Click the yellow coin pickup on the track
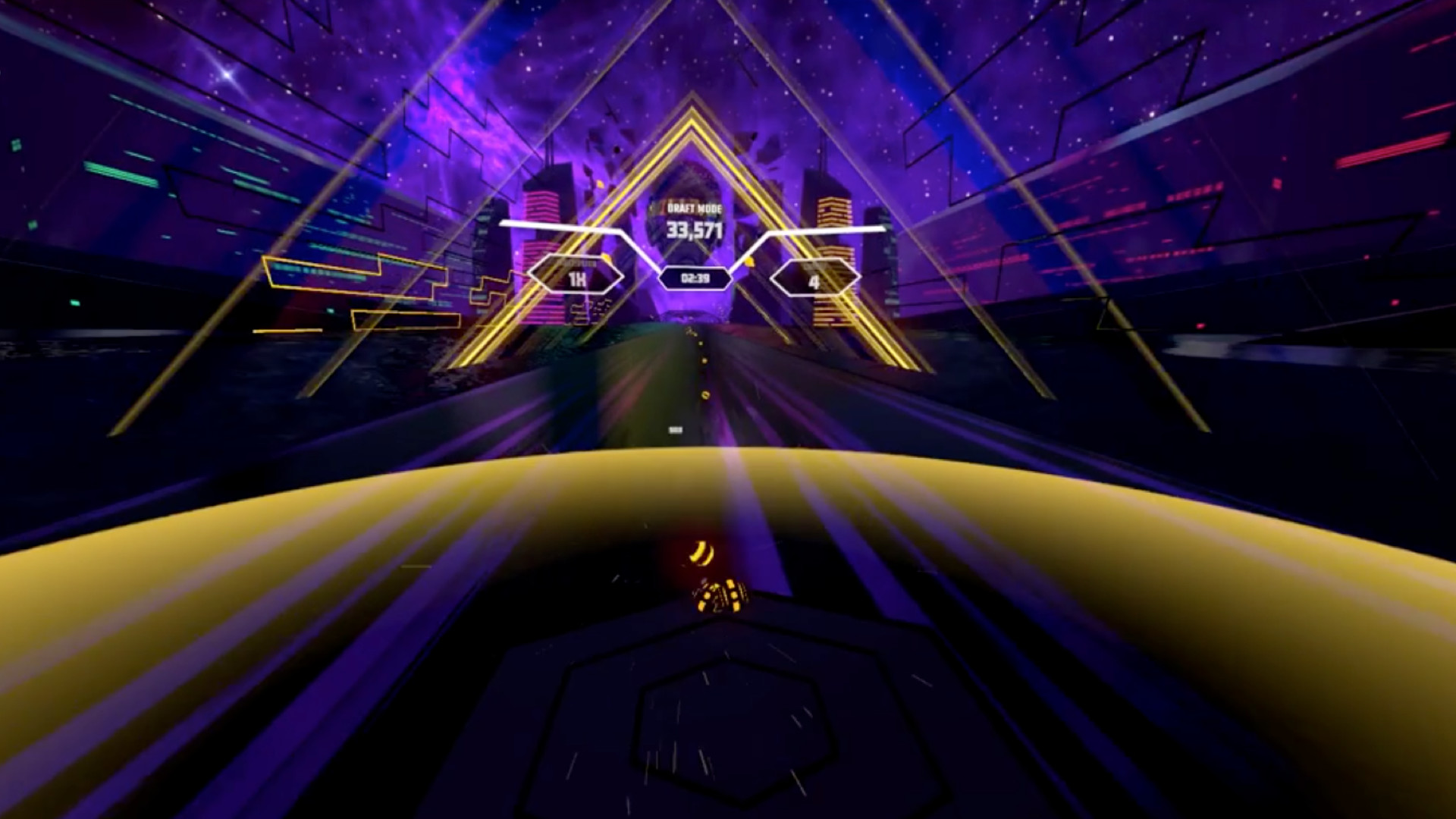This screenshot has width=1456, height=819. 704,394
